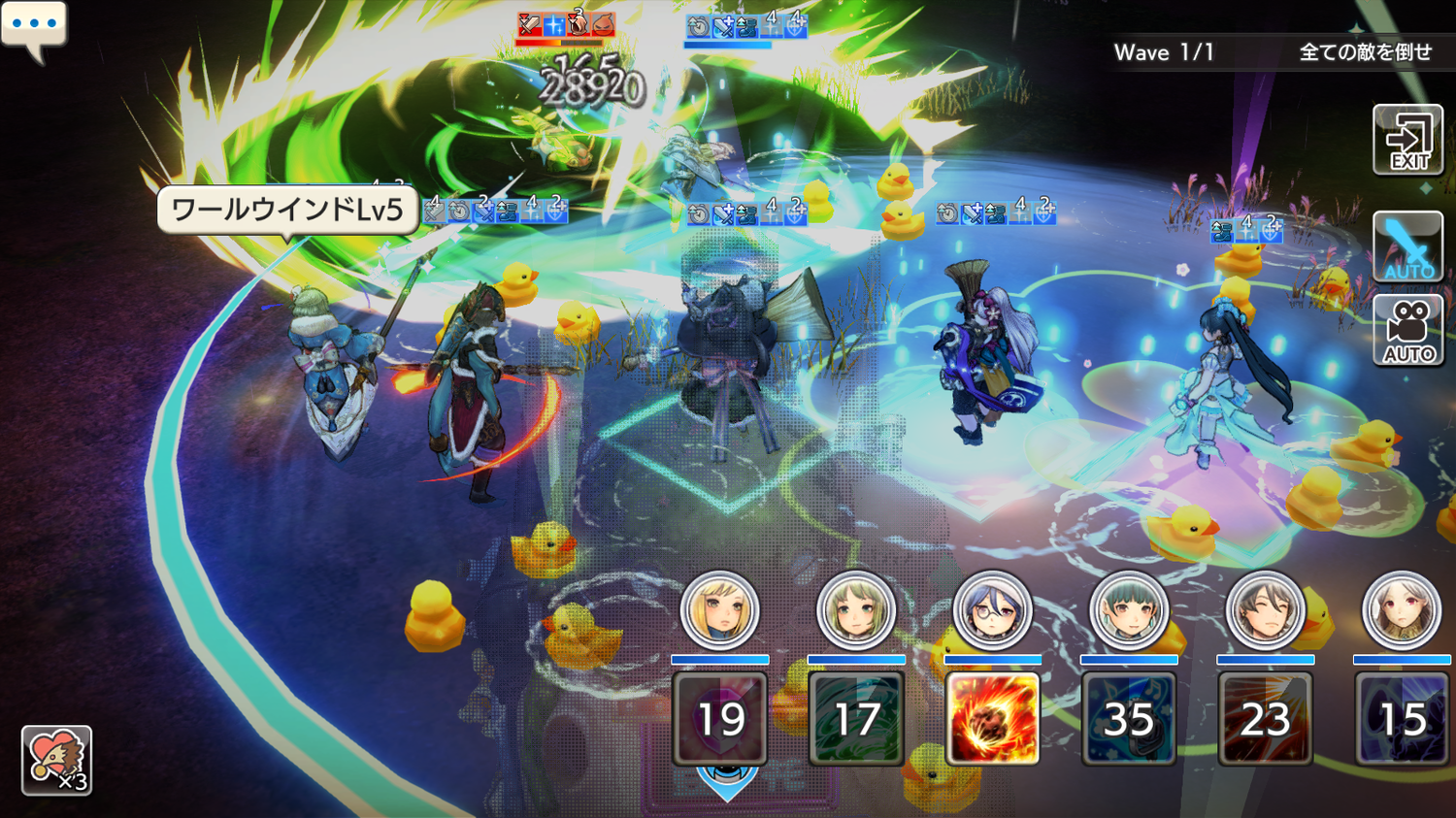Toggle the sword AUTO battle button
Viewport: 1456px width, 818px height.
tap(1407, 246)
